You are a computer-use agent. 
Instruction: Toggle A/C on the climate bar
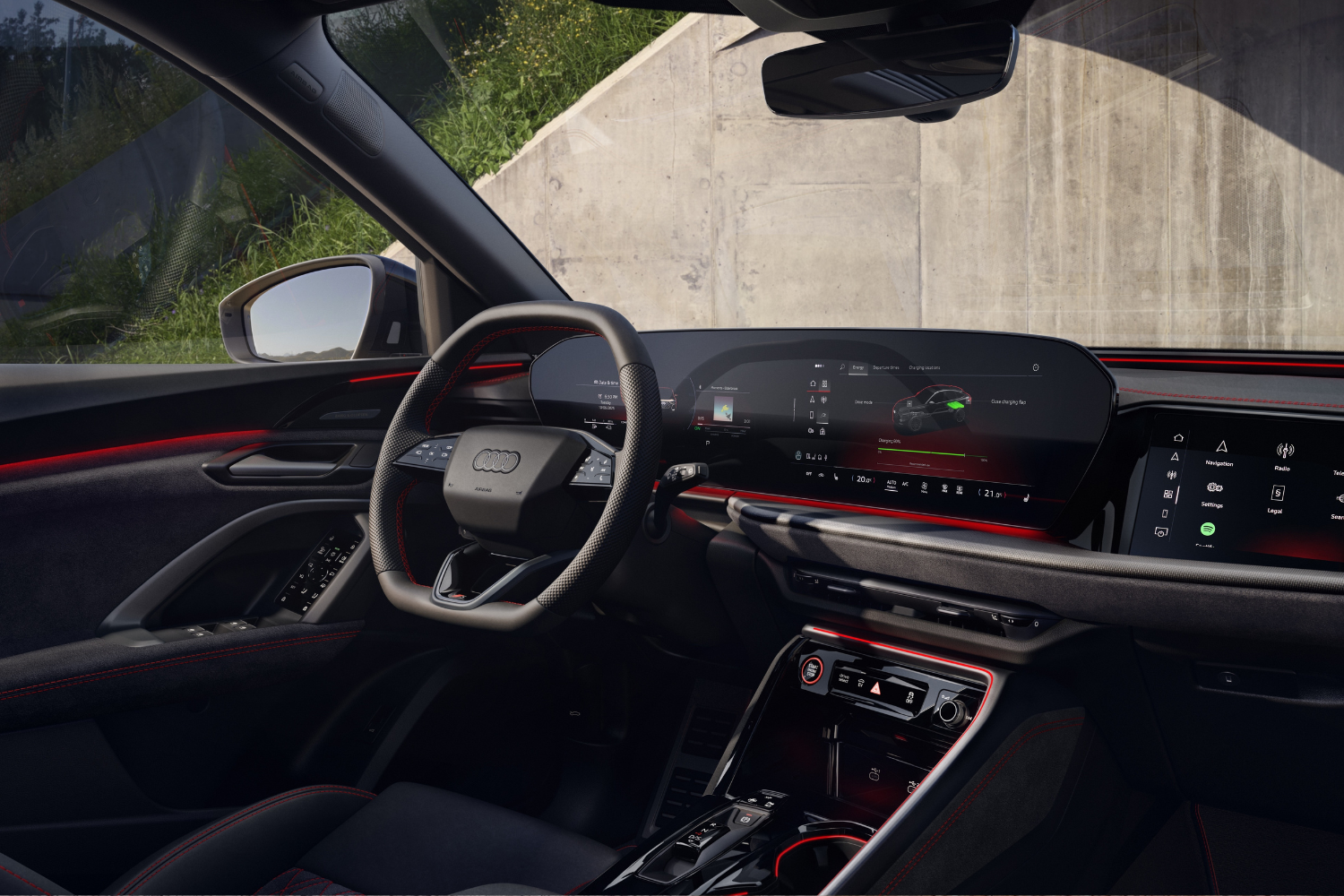pyautogui.click(x=904, y=483)
